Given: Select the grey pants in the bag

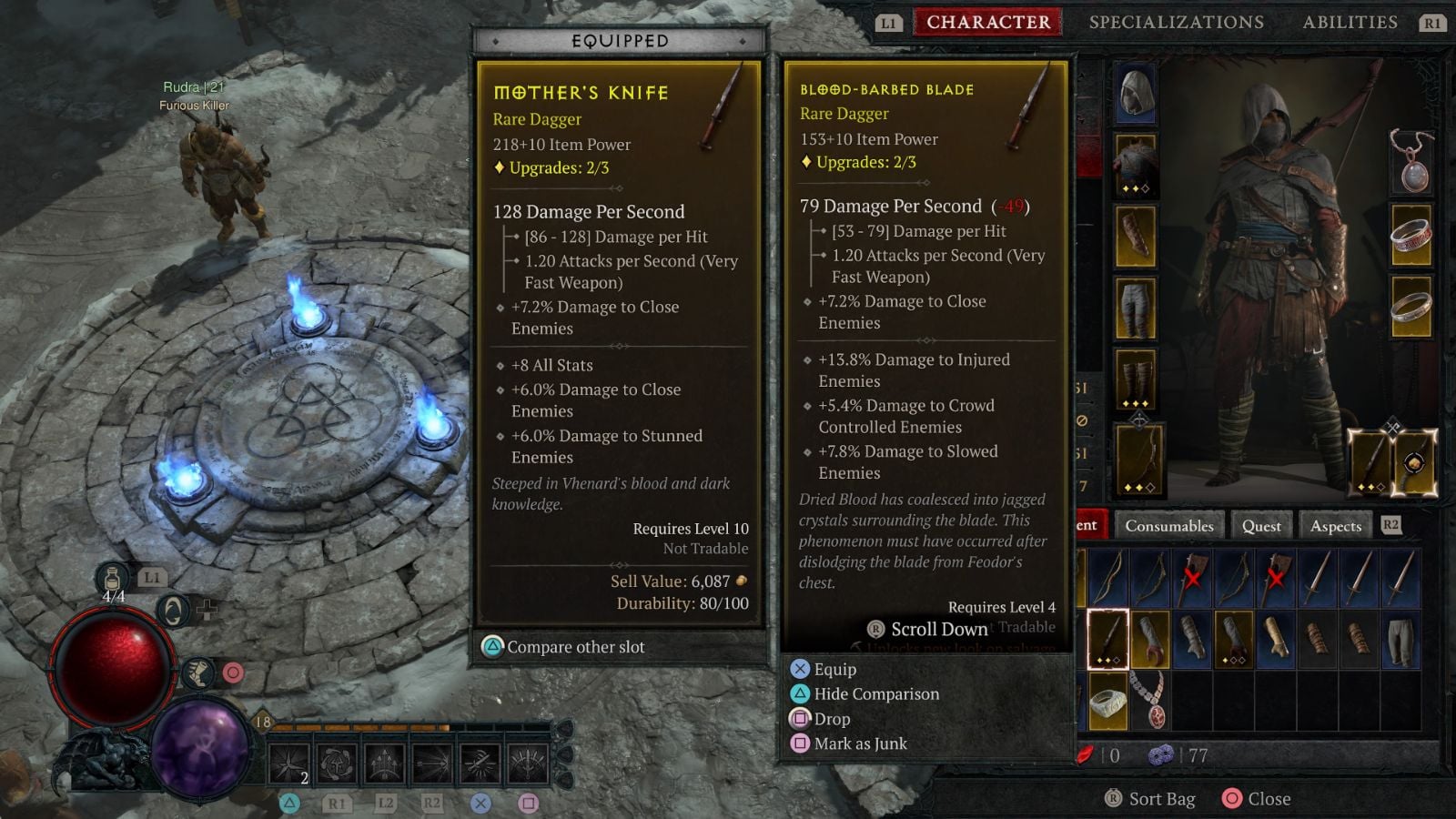Looking at the screenshot, I should [1400, 639].
